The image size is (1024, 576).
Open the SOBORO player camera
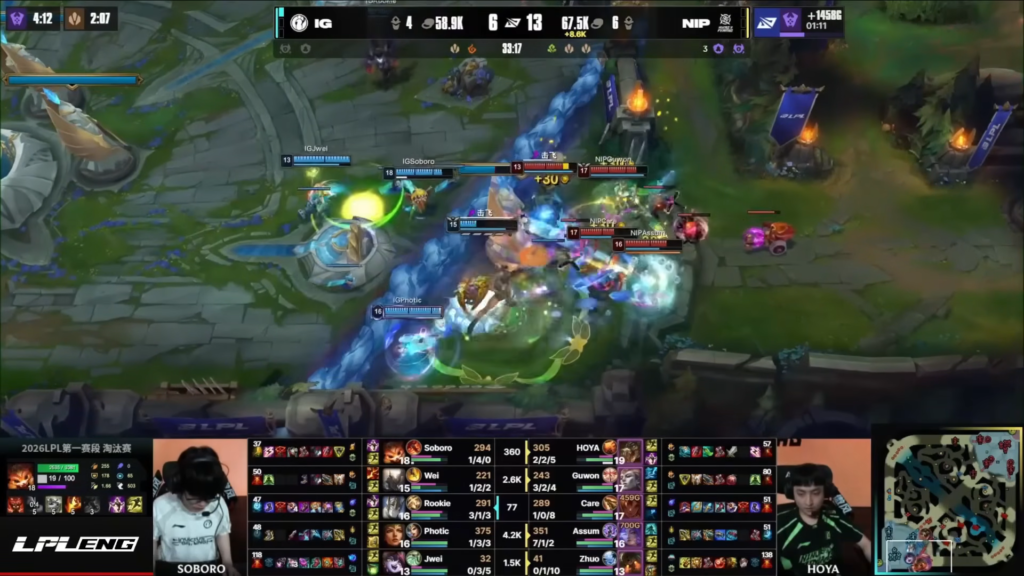click(200, 507)
